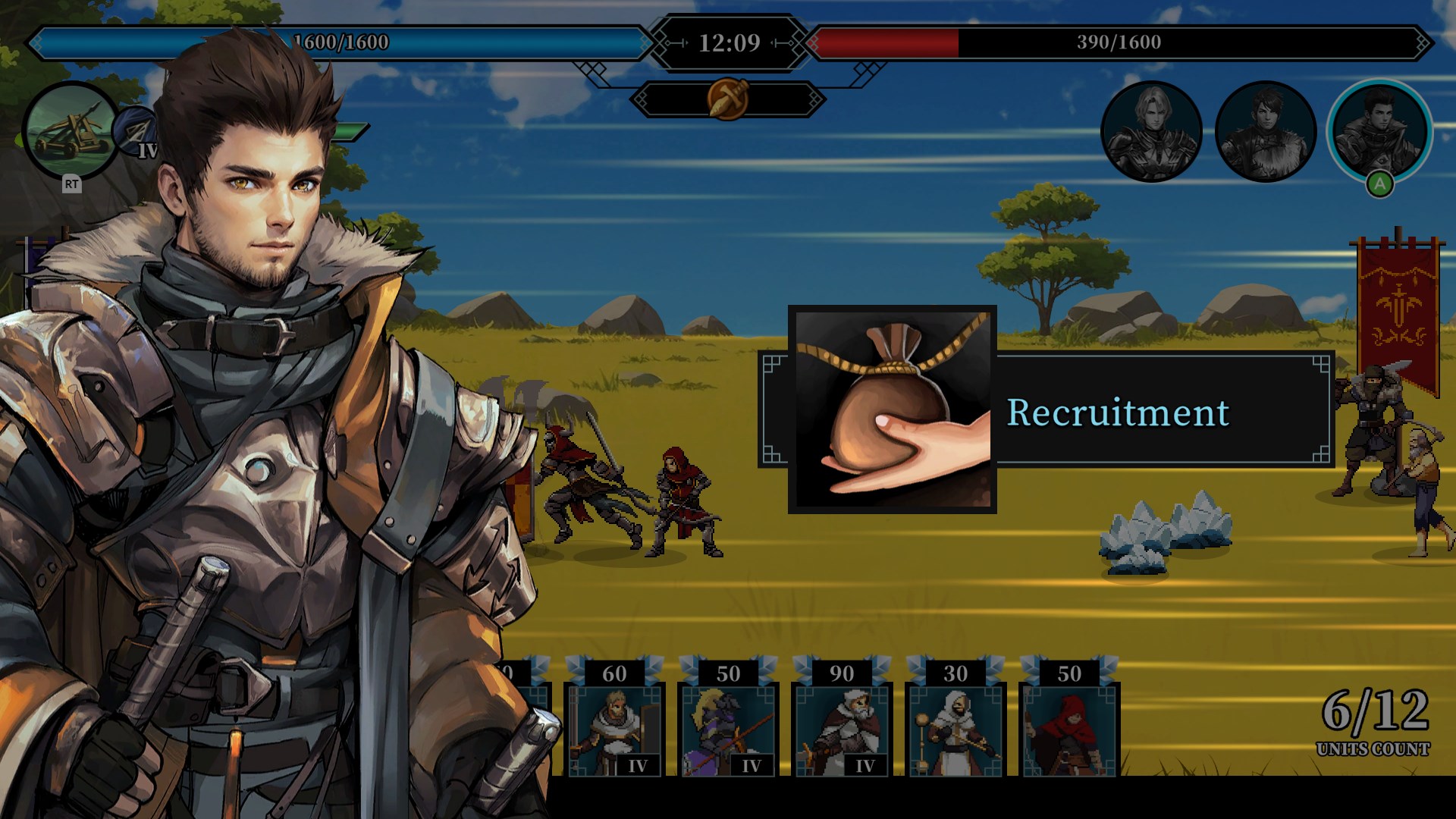Pick the 30-cost hooded monk unit card
Viewport: 1456px width, 819px height.
pos(958,730)
